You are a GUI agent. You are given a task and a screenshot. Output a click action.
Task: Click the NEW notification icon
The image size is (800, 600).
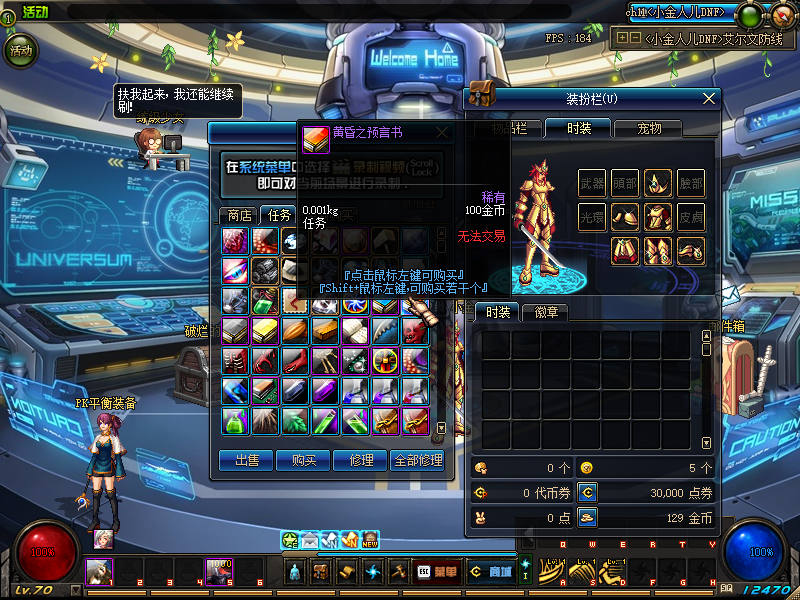coord(370,540)
